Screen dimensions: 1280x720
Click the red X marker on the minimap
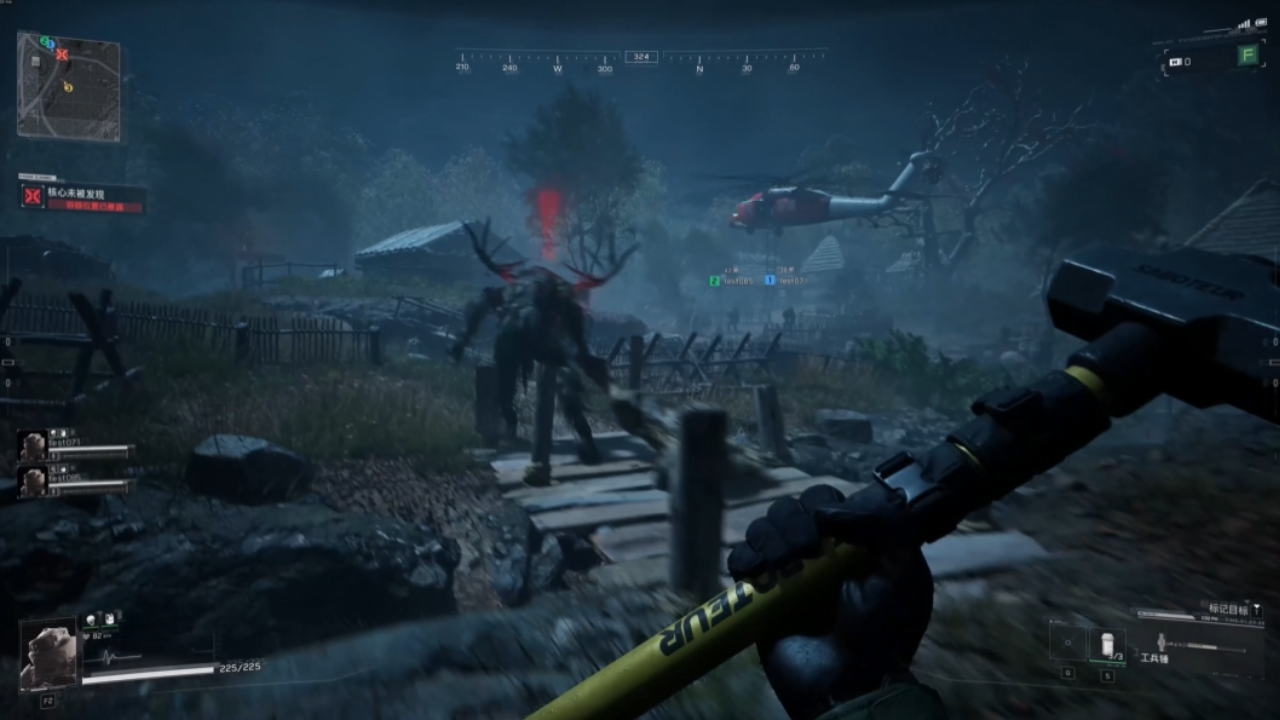tap(62, 54)
